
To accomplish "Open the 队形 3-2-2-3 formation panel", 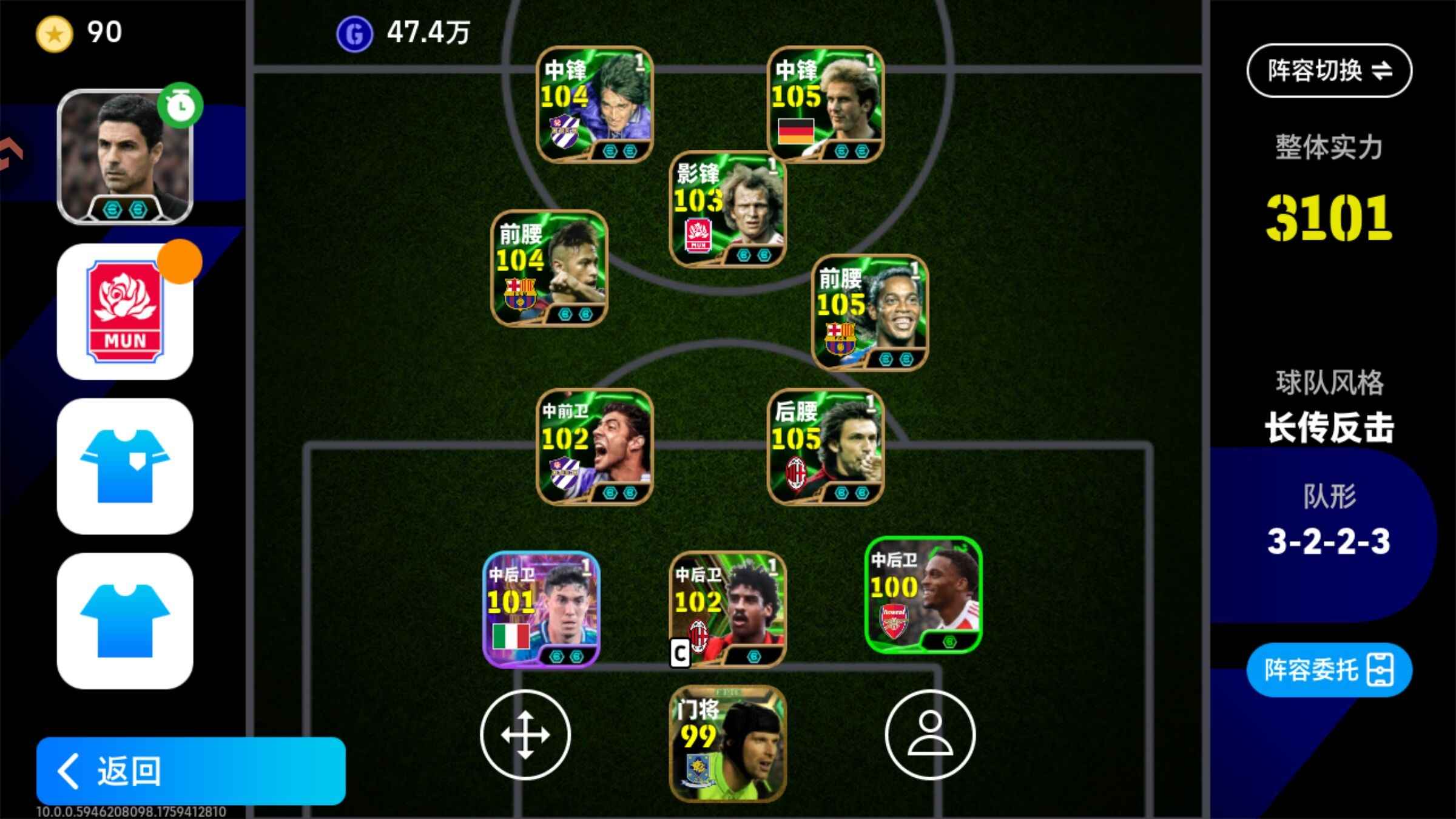I will pyautogui.click(x=1329, y=522).
